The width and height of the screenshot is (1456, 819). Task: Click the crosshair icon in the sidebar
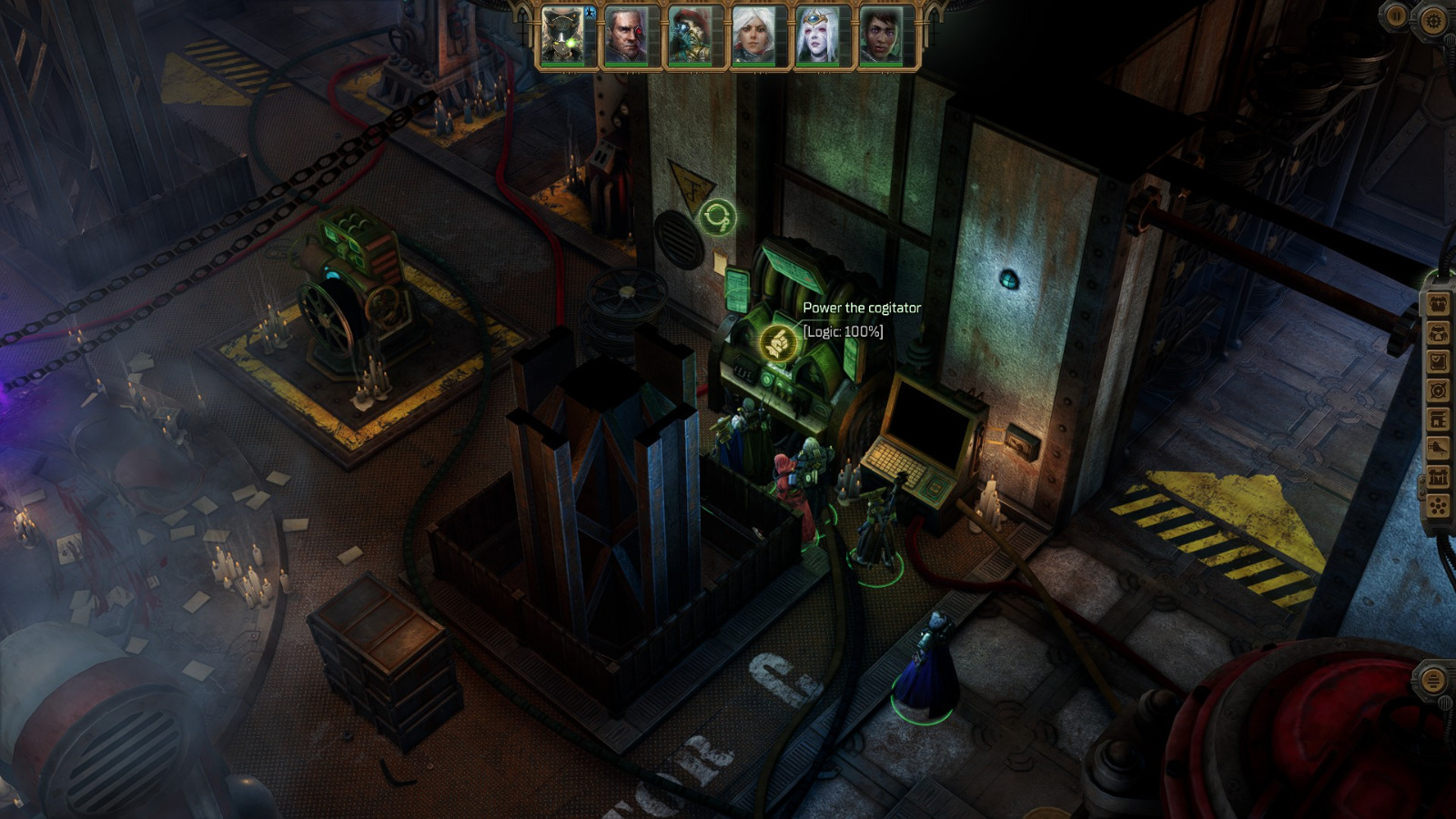(x=1439, y=389)
